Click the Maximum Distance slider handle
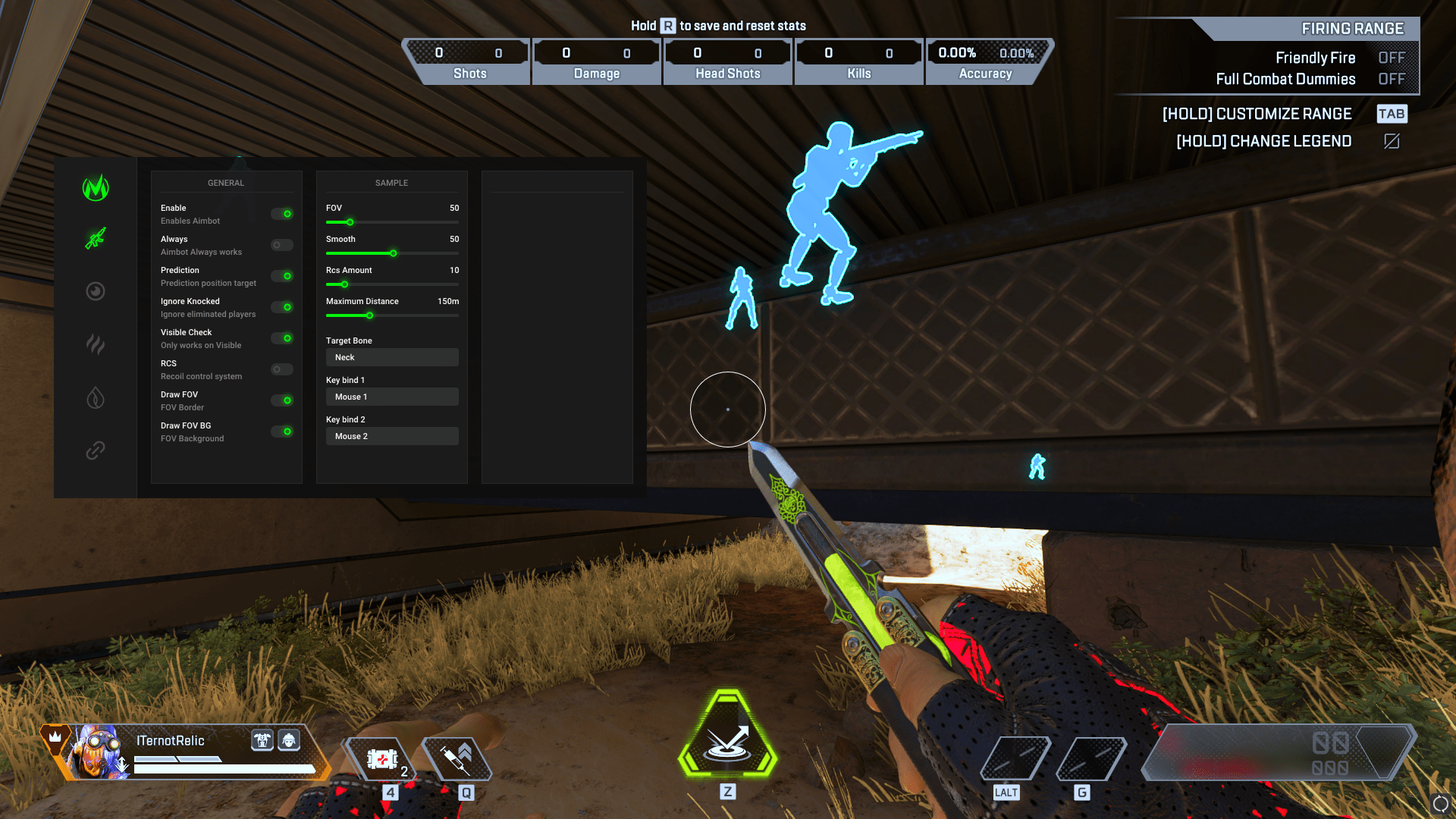The height and width of the screenshot is (819, 1456). tap(369, 315)
